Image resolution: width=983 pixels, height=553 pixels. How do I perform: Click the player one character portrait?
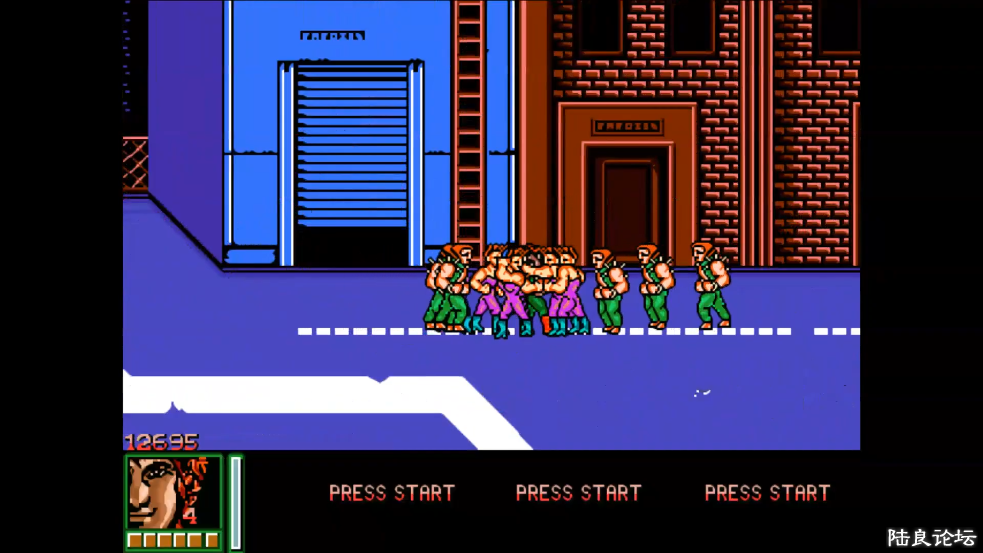pyautogui.click(x=173, y=492)
